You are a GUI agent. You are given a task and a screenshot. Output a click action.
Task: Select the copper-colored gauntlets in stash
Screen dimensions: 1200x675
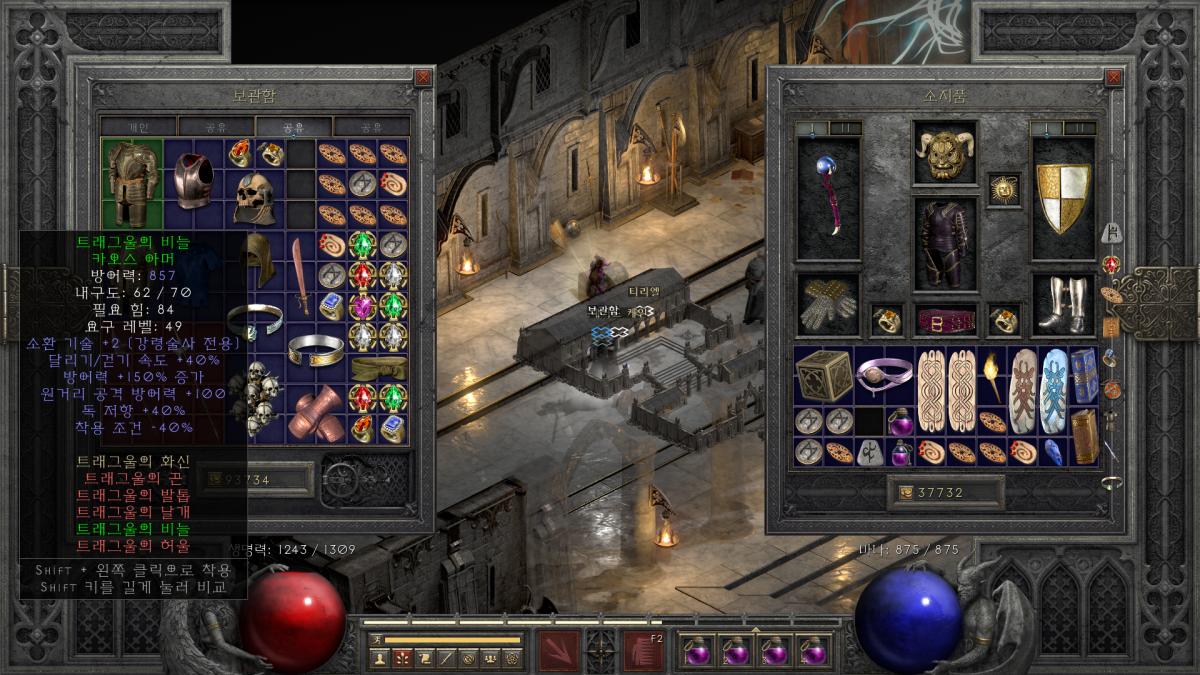click(x=316, y=413)
